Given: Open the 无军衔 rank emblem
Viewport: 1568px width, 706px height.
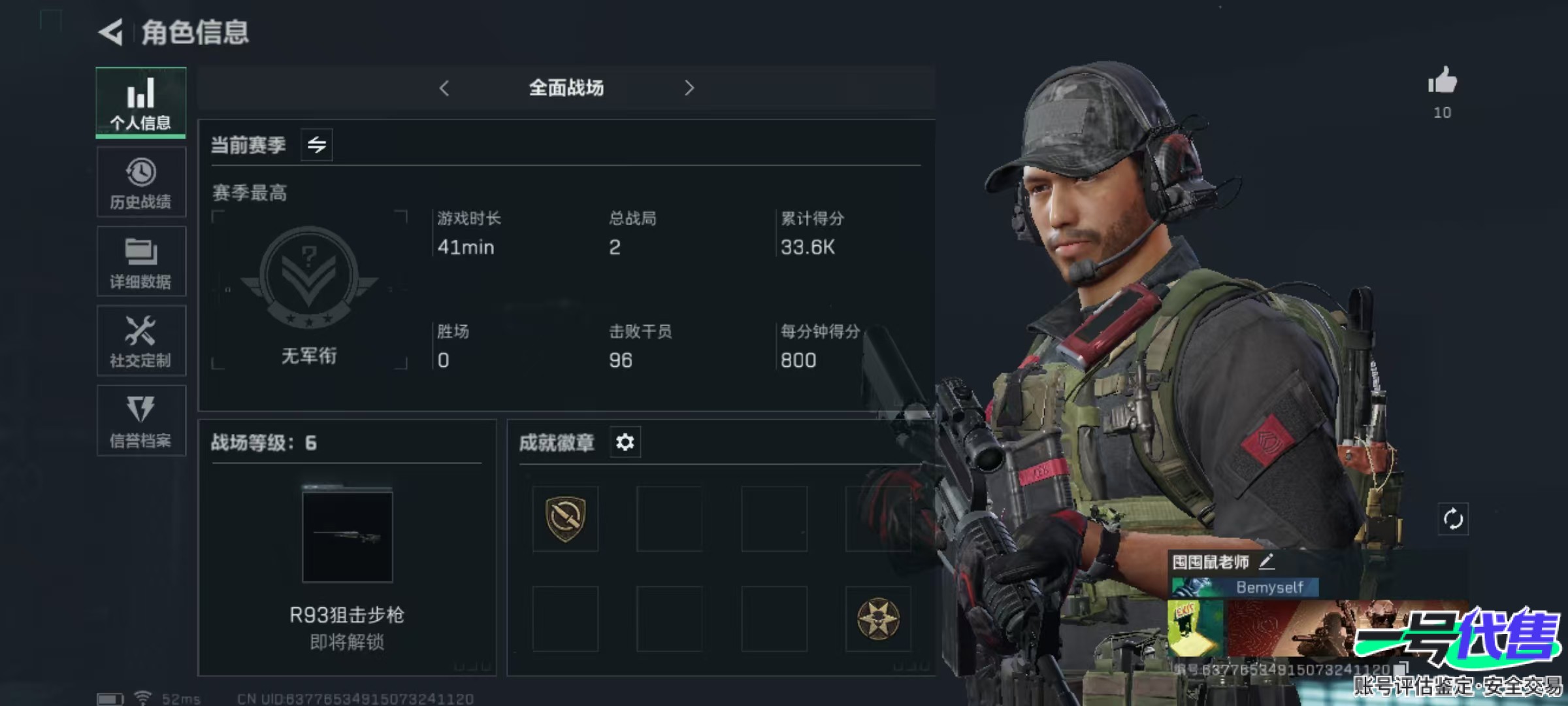Looking at the screenshot, I should (309, 278).
